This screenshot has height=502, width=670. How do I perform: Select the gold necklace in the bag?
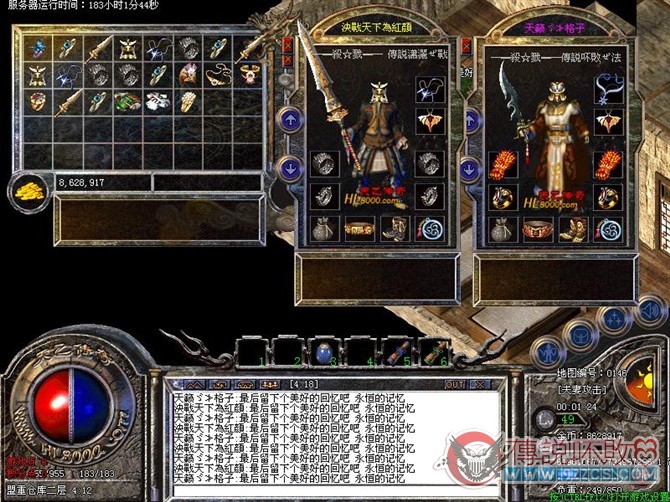coord(219,74)
